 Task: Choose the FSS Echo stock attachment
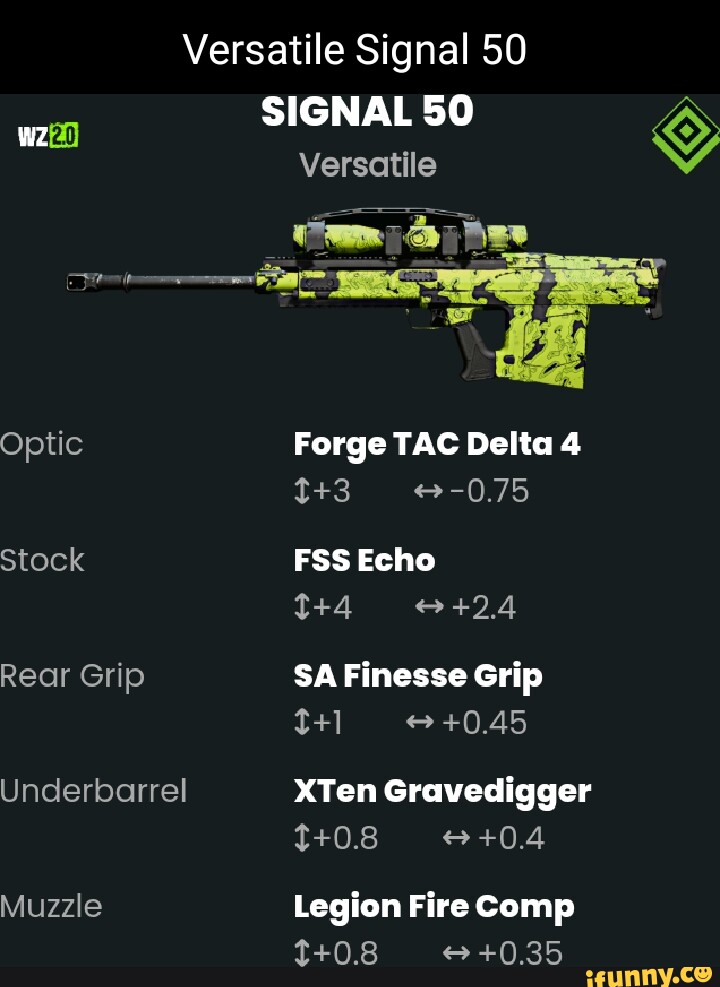pos(364,559)
